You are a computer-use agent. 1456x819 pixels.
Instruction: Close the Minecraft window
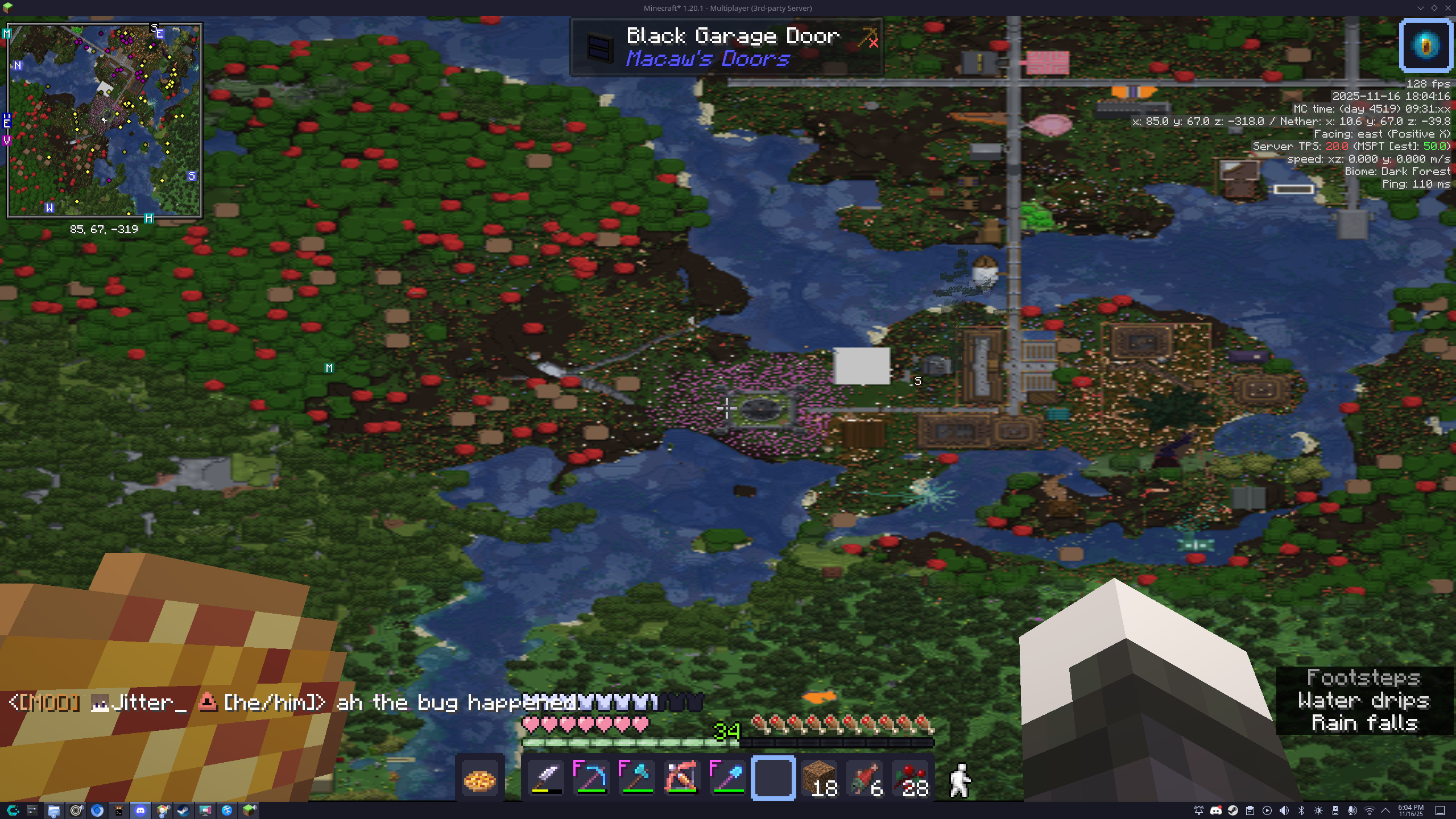pyautogui.click(x=1447, y=8)
